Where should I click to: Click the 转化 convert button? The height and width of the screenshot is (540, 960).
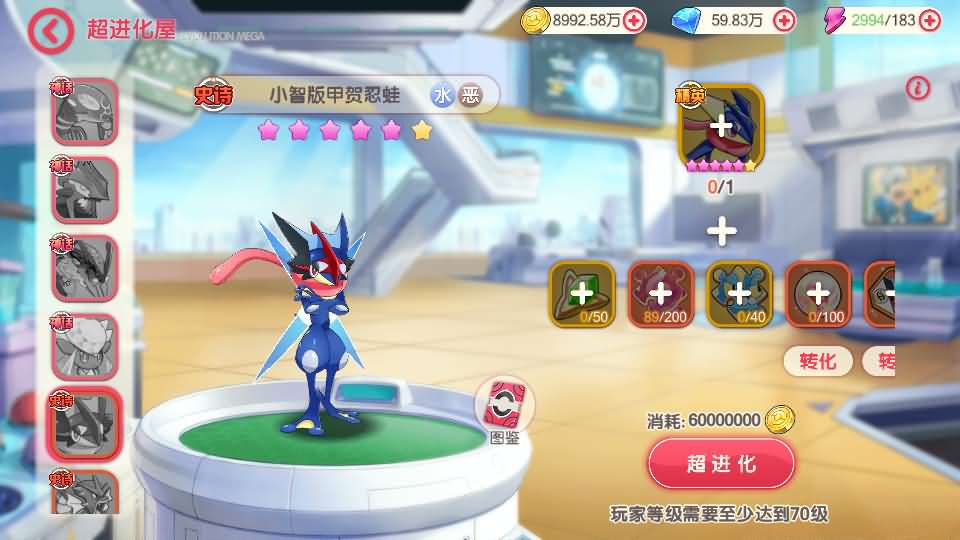coord(818,361)
